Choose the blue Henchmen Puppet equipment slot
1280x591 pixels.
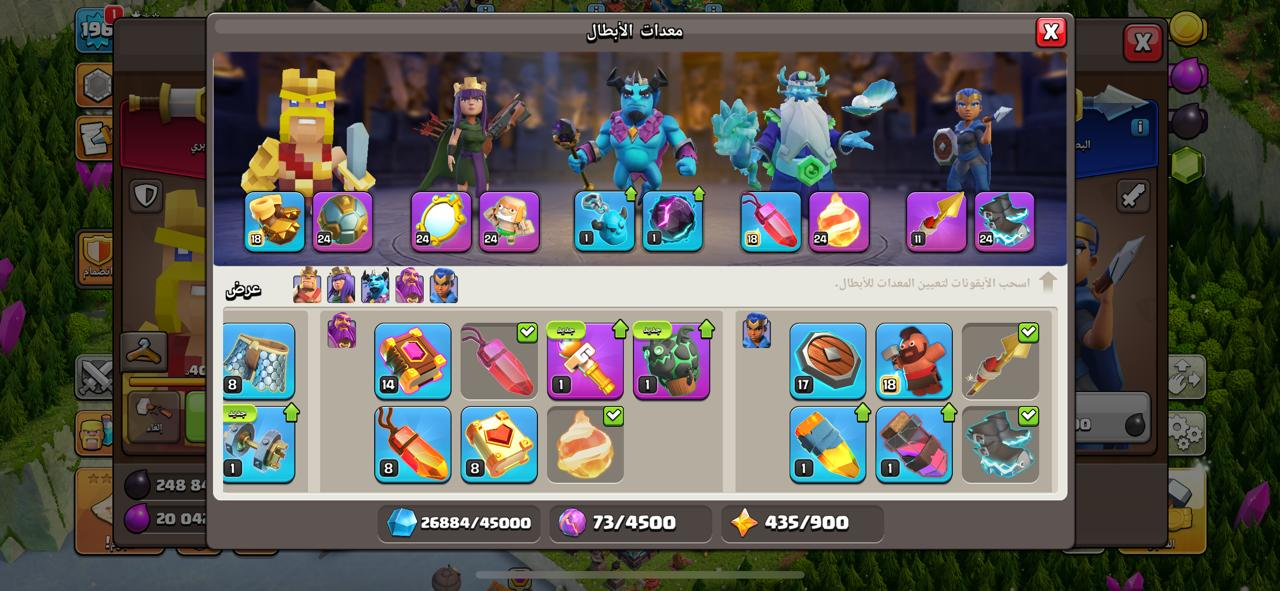pyautogui.click(x=604, y=221)
